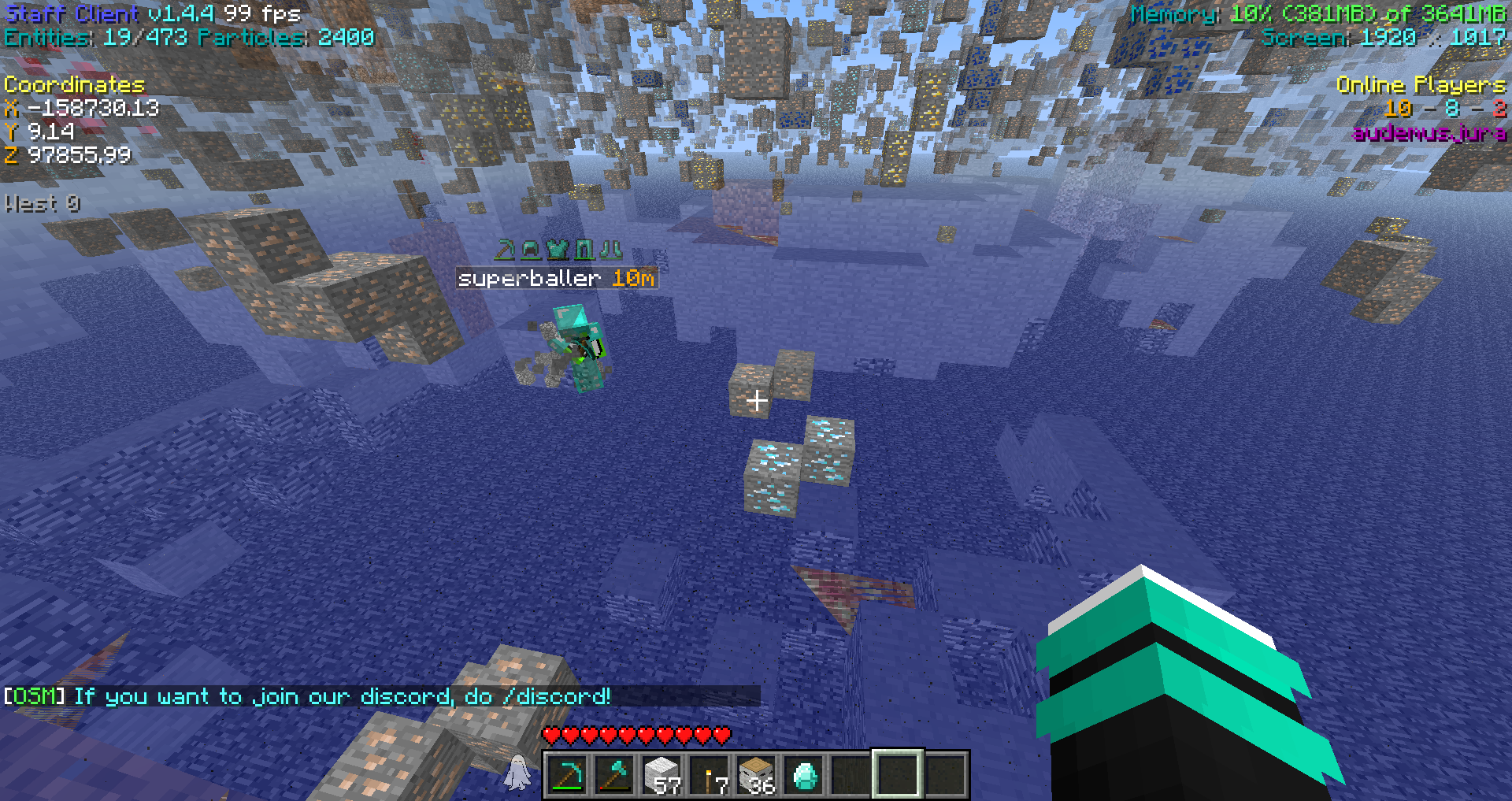The image size is (1512, 801).
Task: Select the diamond axe hotbar slot
Action: pyautogui.click(x=614, y=775)
